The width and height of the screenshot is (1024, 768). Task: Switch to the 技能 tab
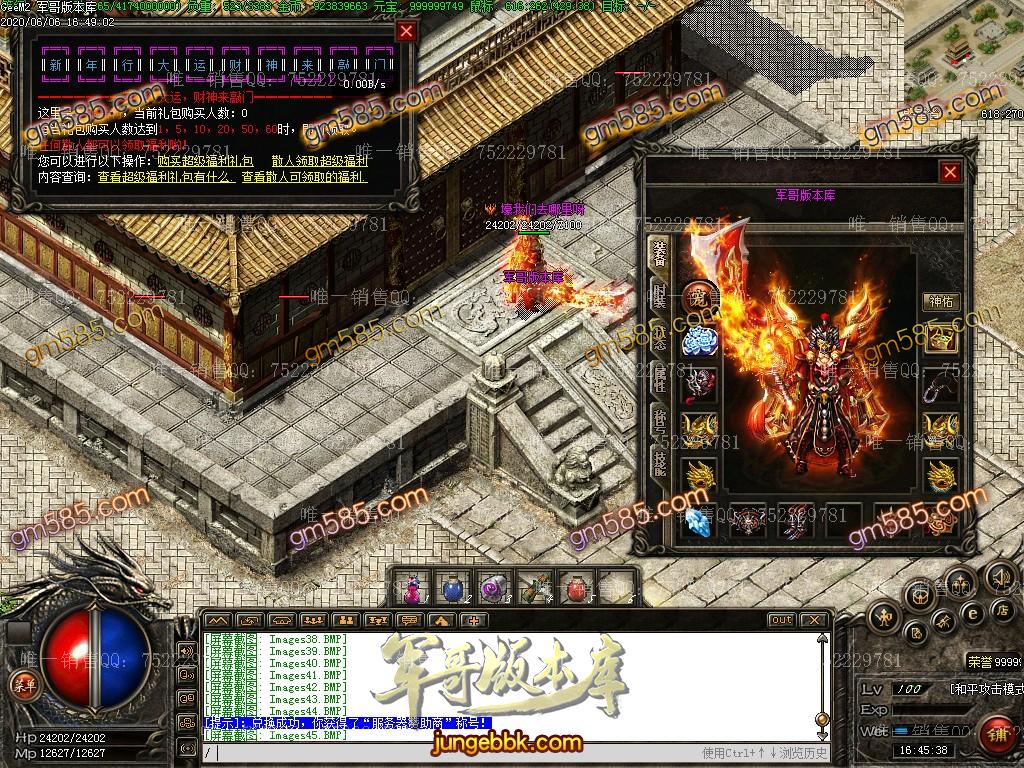pos(660,461)
